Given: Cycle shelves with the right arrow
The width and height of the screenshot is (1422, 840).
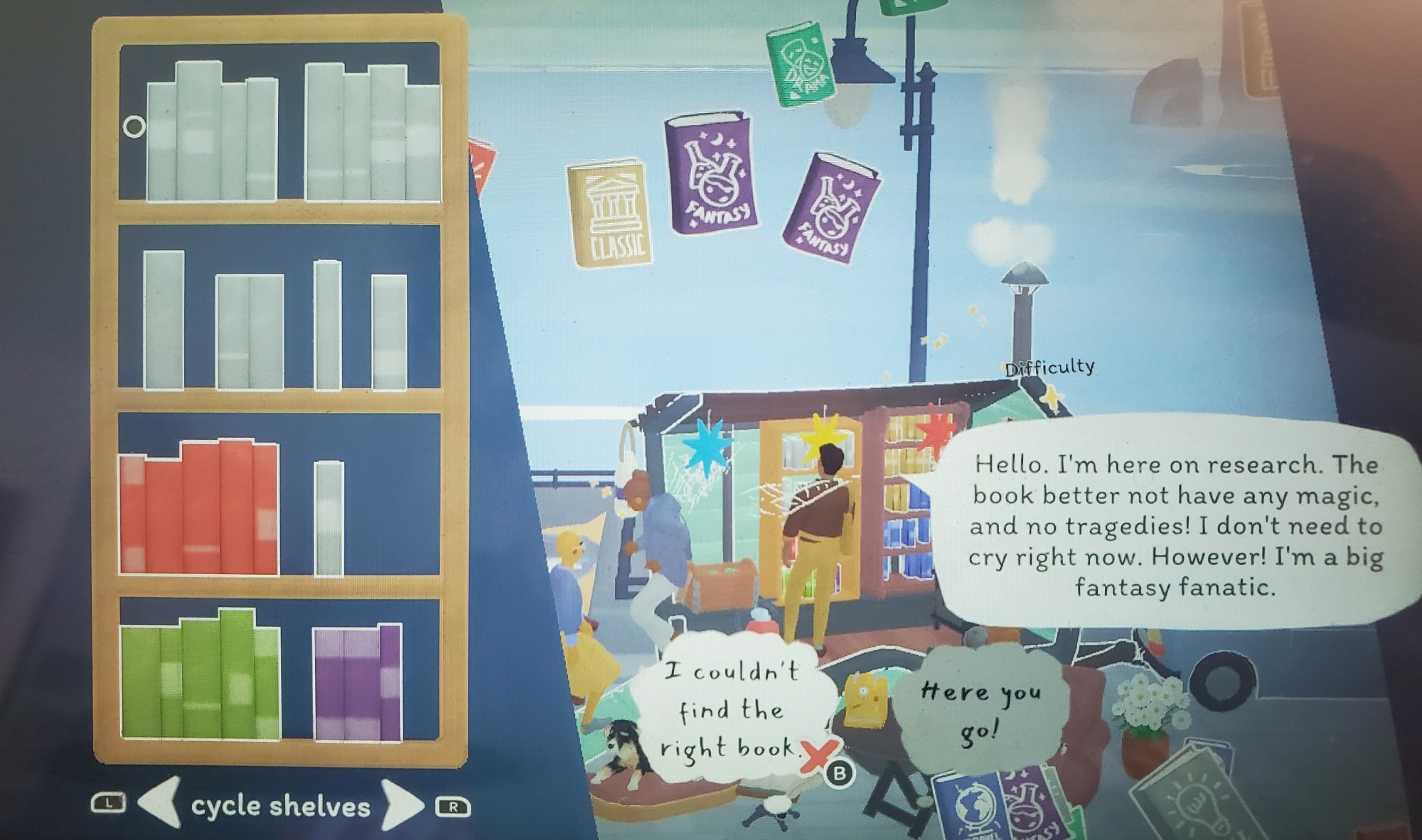Looking at the screenshot, I should [401, 806].
